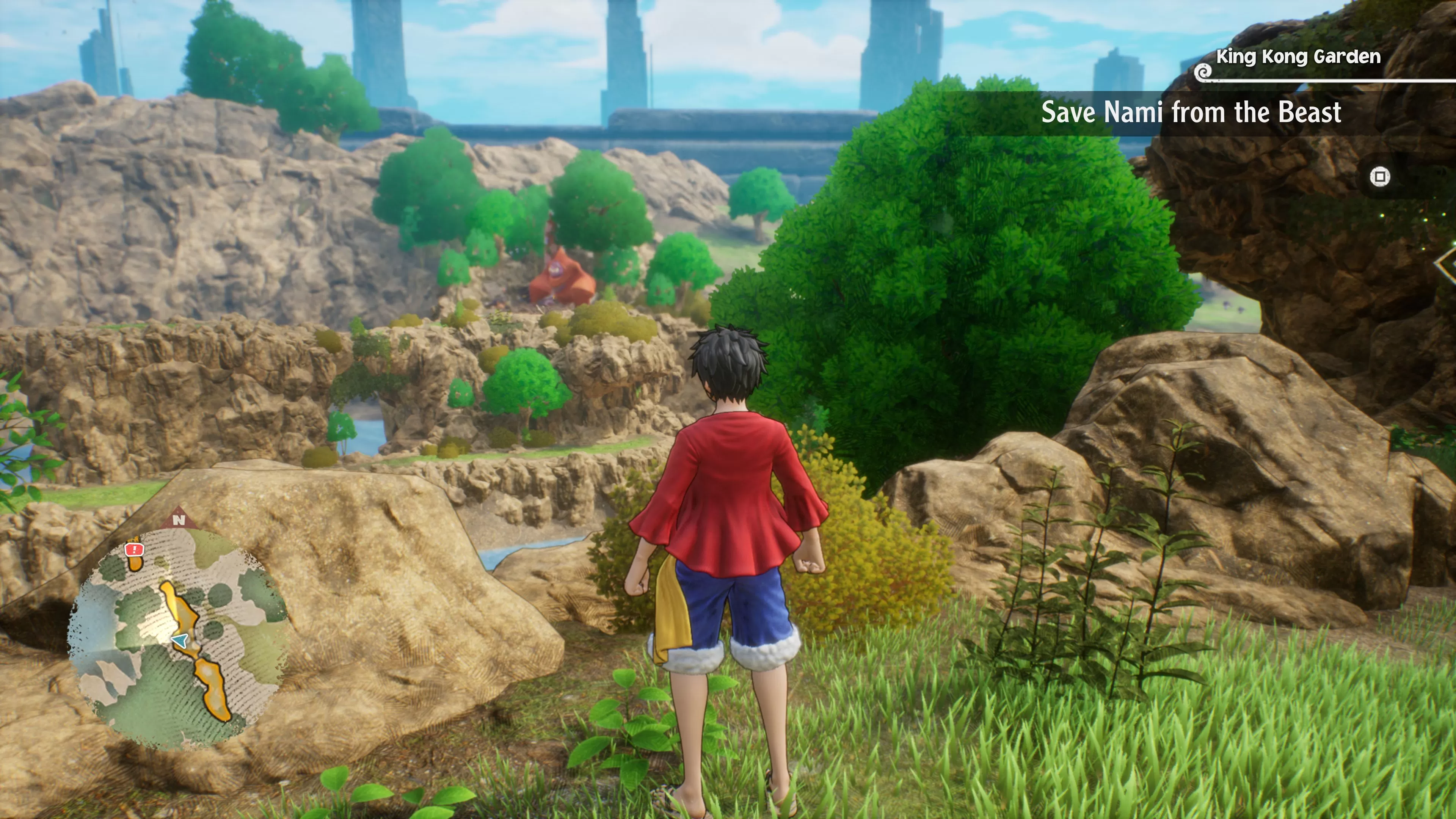Screen dimensions: 1456x819
Task: Select the red exclamation quest marker on minimap
Action: (x=134, y=549)
